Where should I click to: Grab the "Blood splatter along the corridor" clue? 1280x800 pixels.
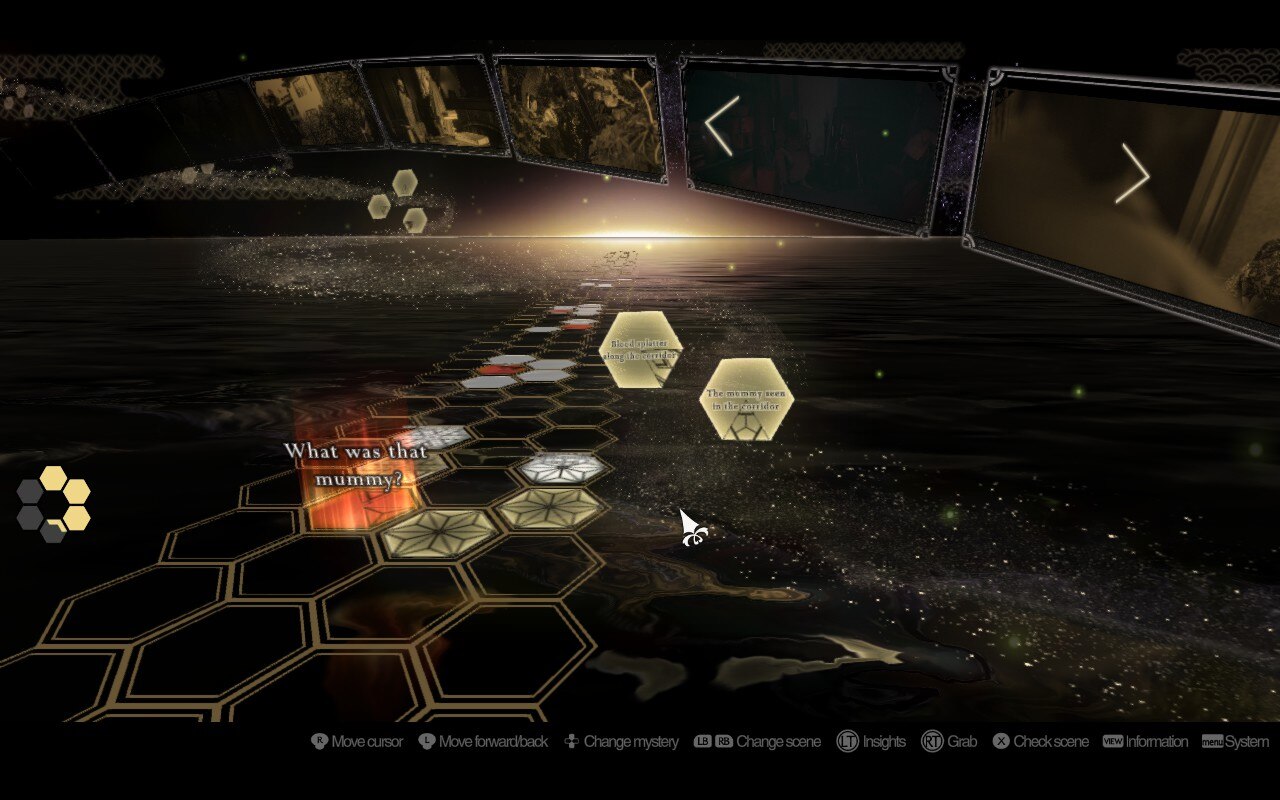[641, 349]
